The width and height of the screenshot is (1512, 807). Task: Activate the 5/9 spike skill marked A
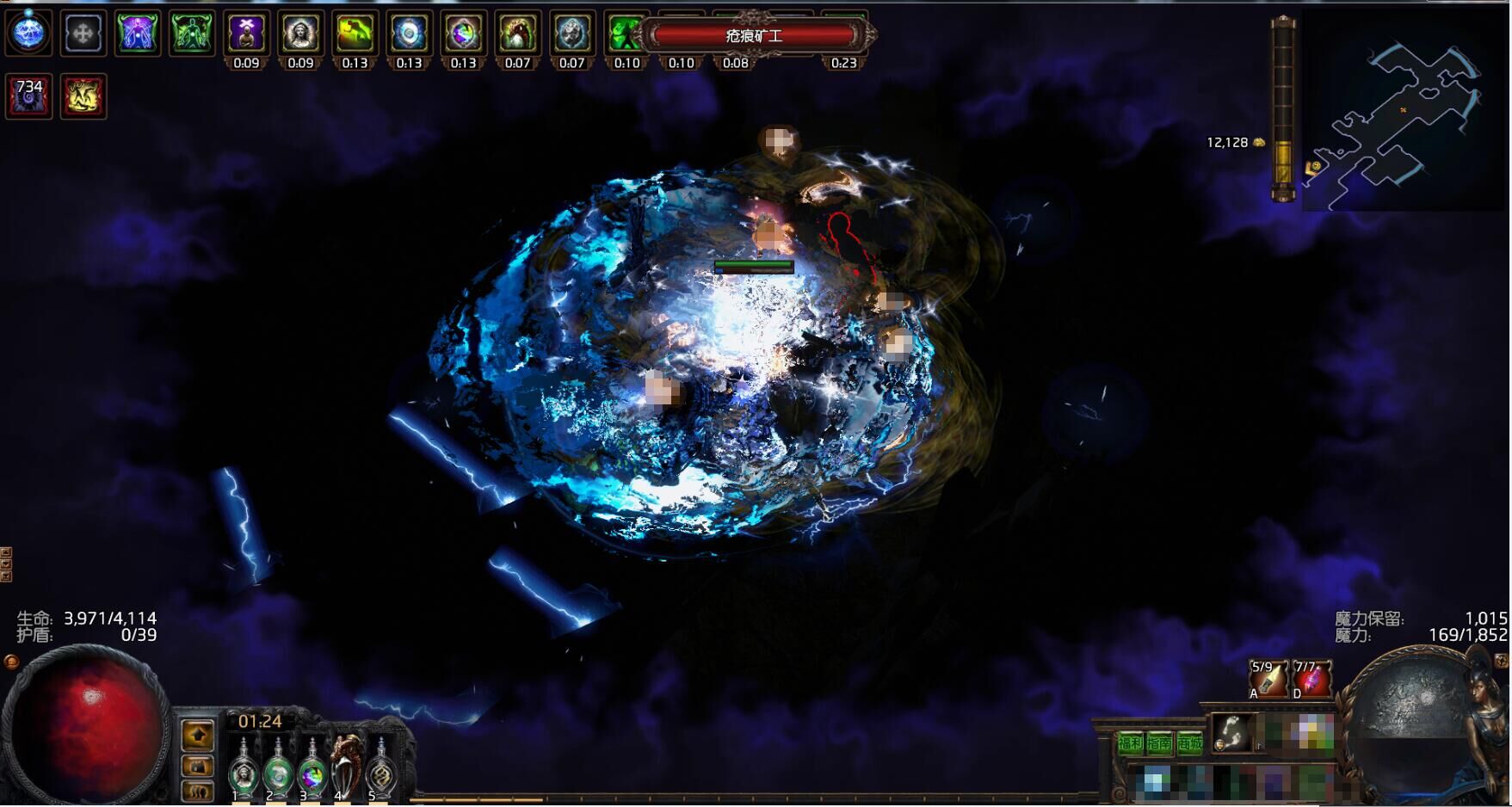[1268, 679]
